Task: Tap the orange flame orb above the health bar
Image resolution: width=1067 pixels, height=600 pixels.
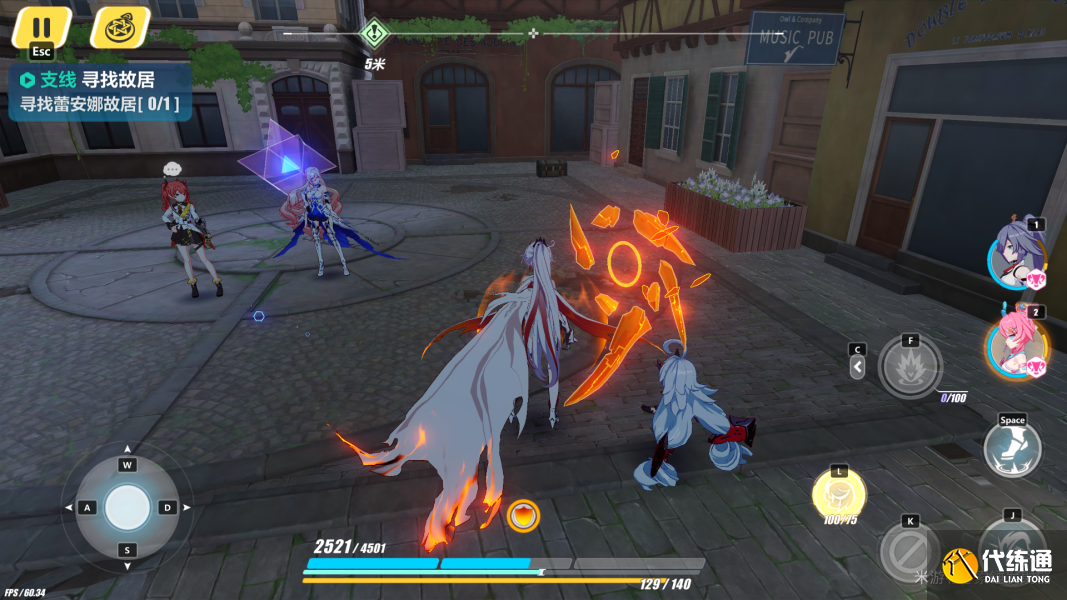Action: coord(523,516)
